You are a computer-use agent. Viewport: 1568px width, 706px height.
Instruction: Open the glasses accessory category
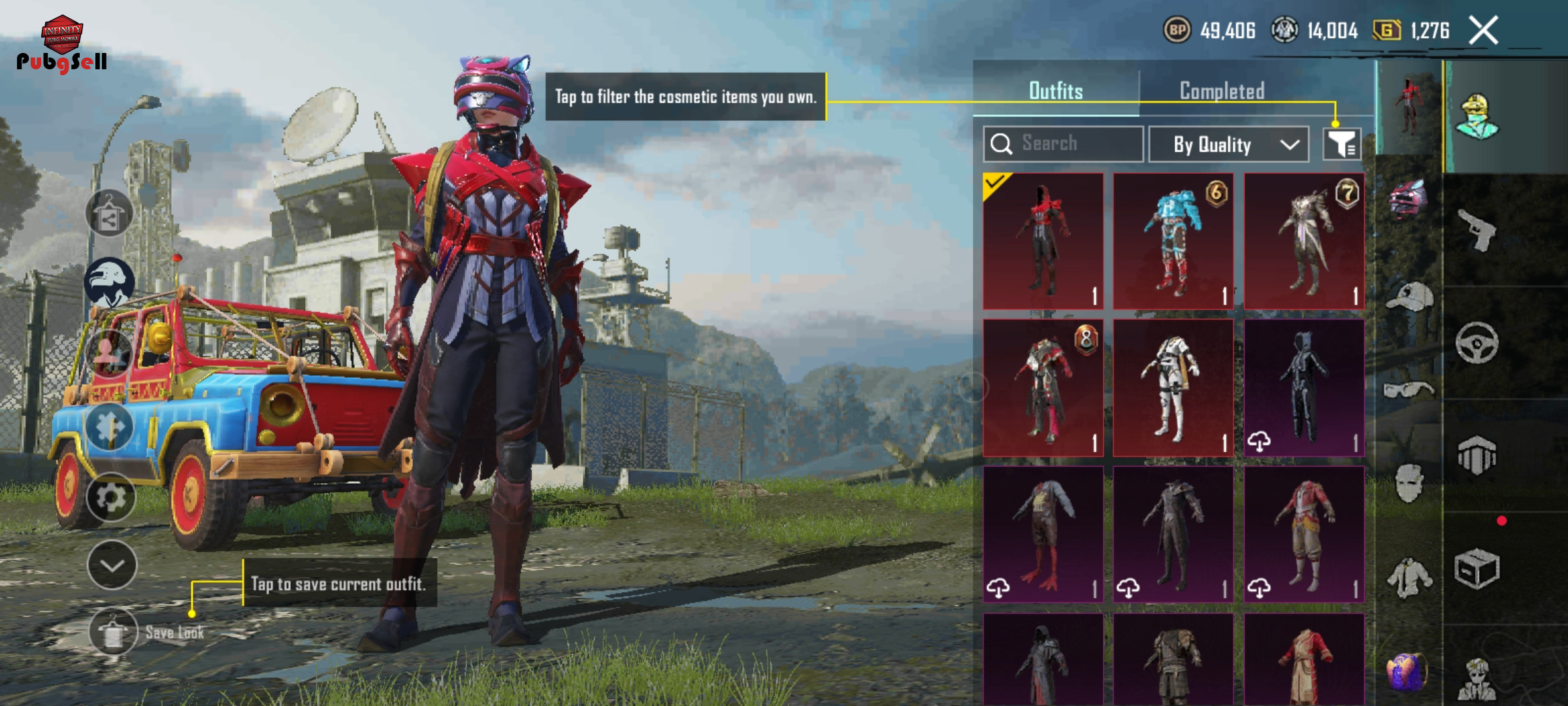coord(1409,390)
